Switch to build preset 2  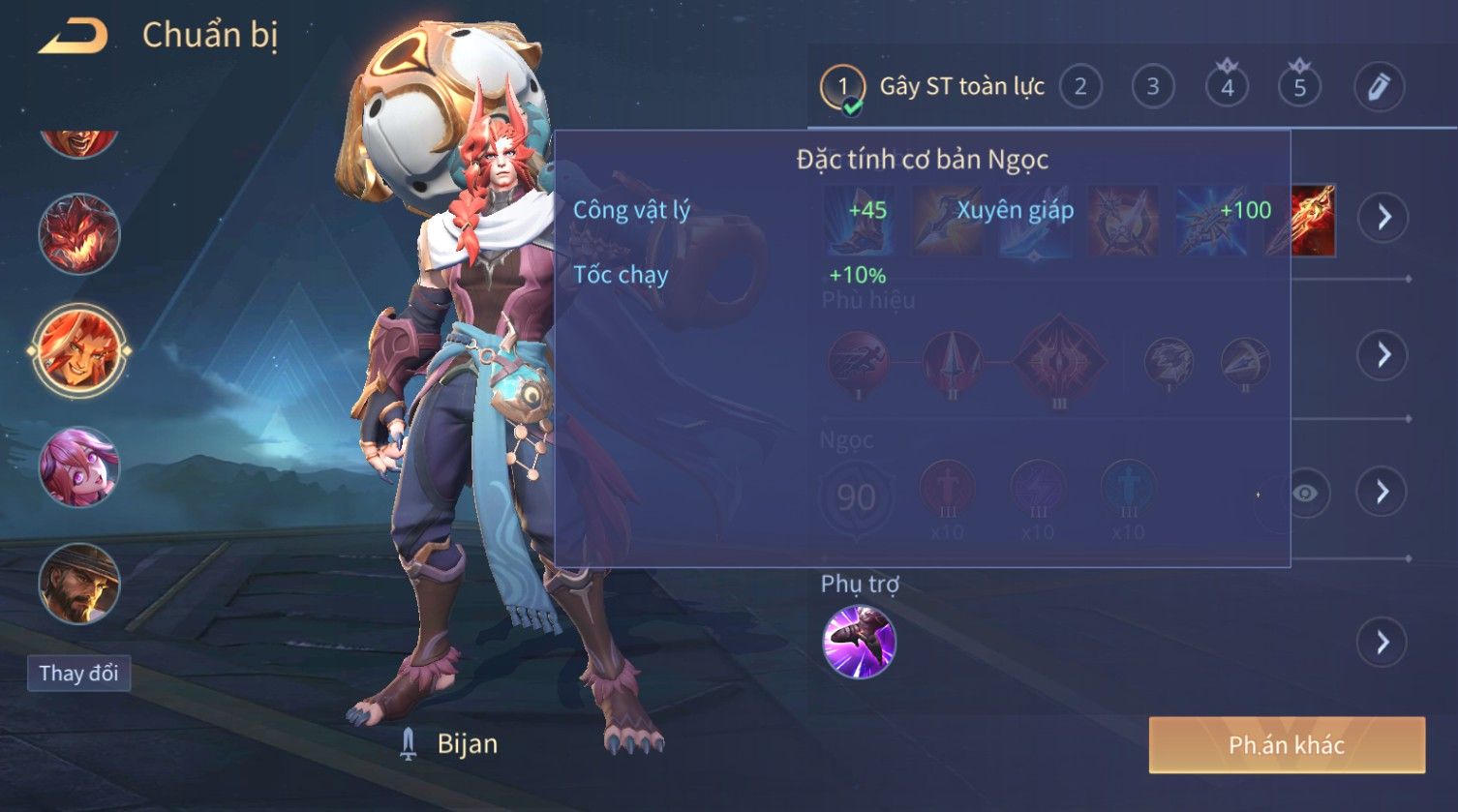point(1080,87)
